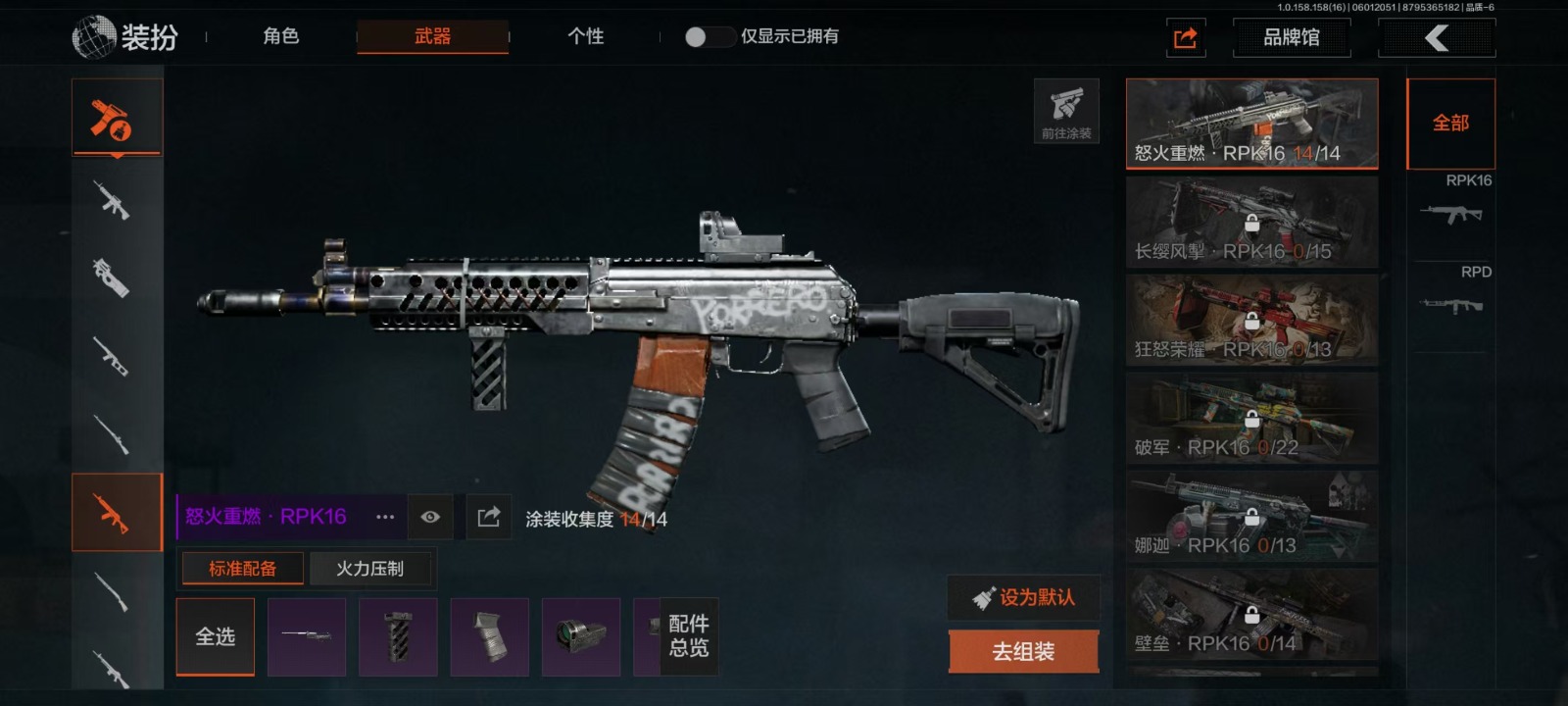View the 娜迦 RPK16 skin
The image size is (1568, 706).
click(1251, 517)
